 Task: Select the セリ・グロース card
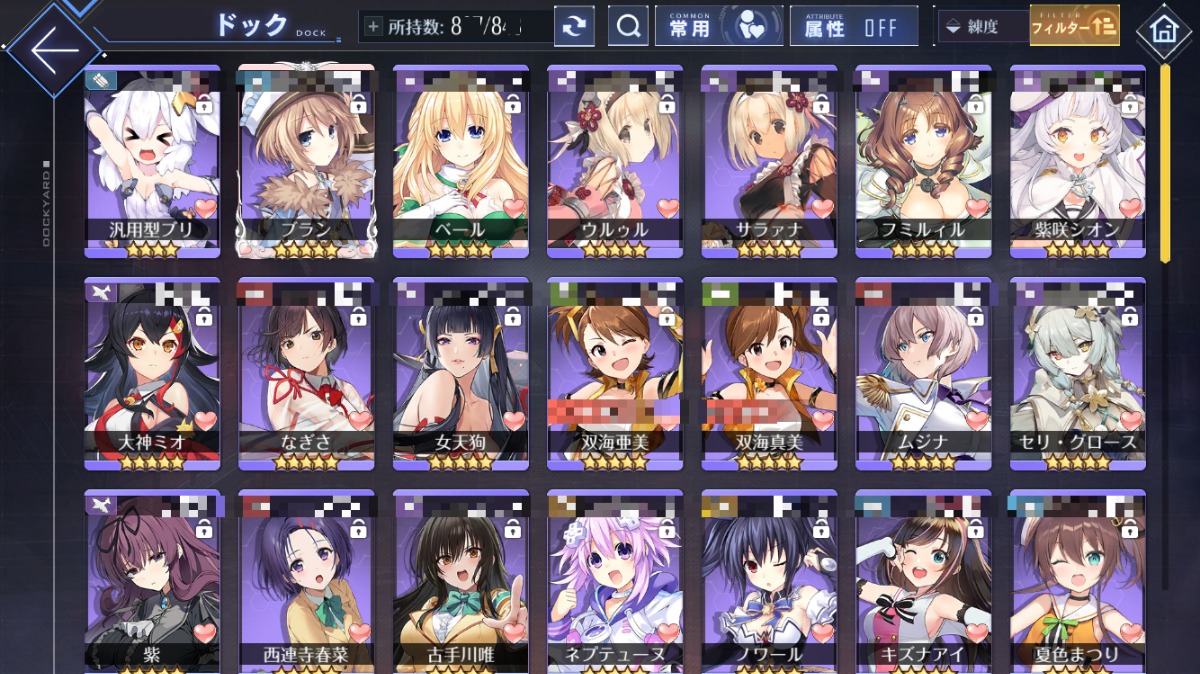(1077, 372)
